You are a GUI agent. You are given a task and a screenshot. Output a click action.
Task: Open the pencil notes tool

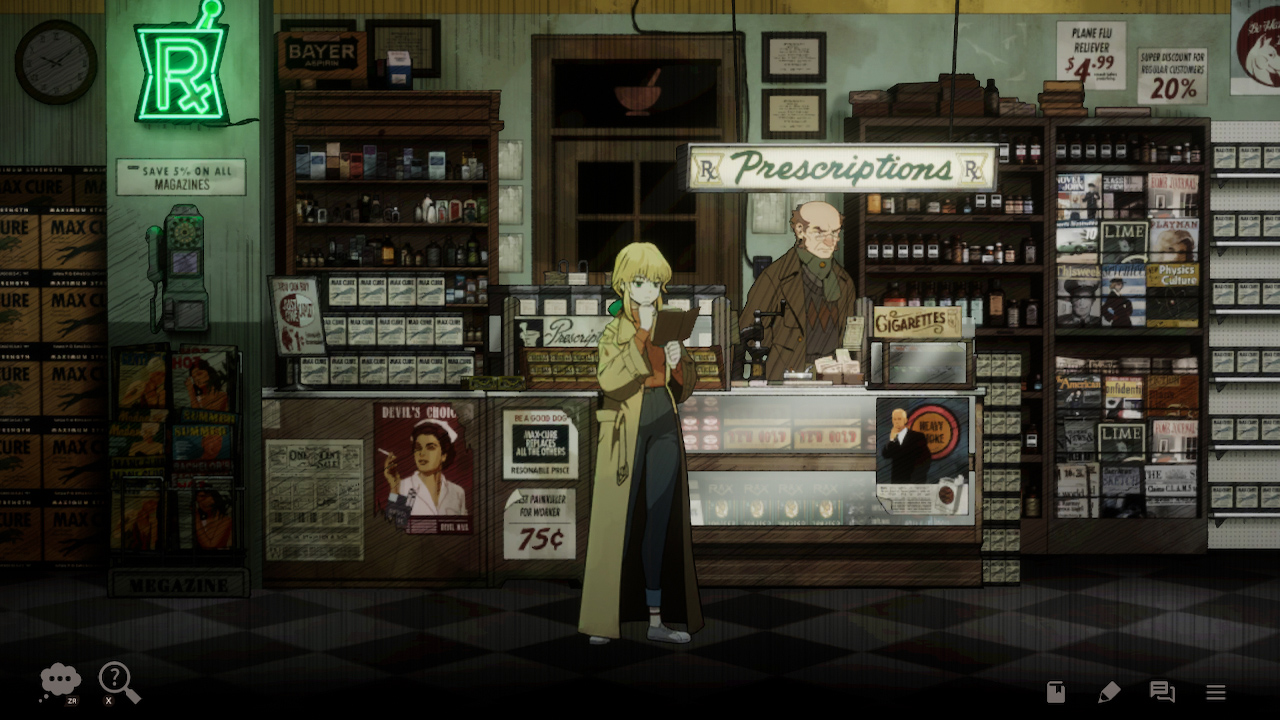1110,691
